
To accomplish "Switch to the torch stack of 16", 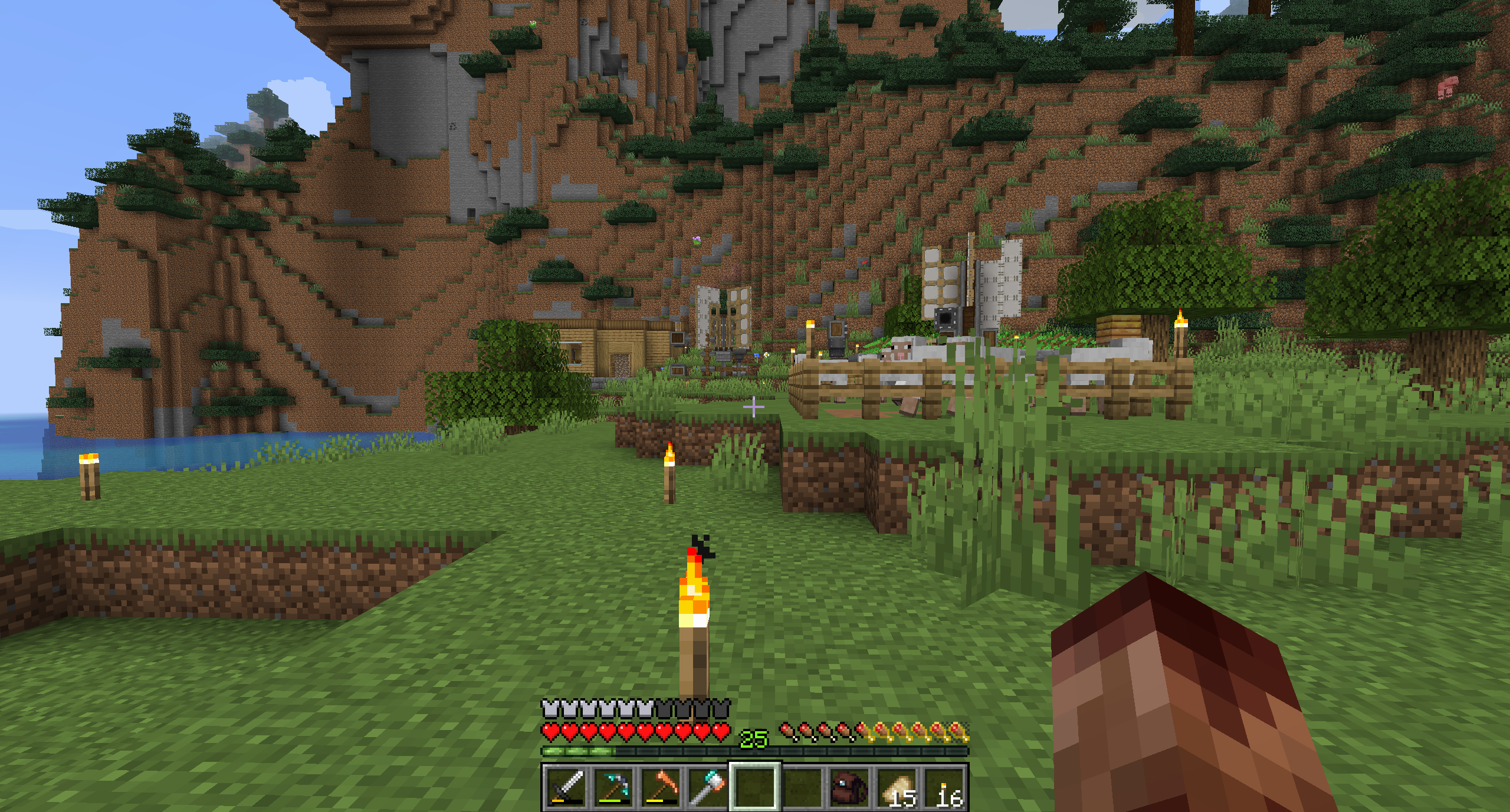I will point(945,787).
